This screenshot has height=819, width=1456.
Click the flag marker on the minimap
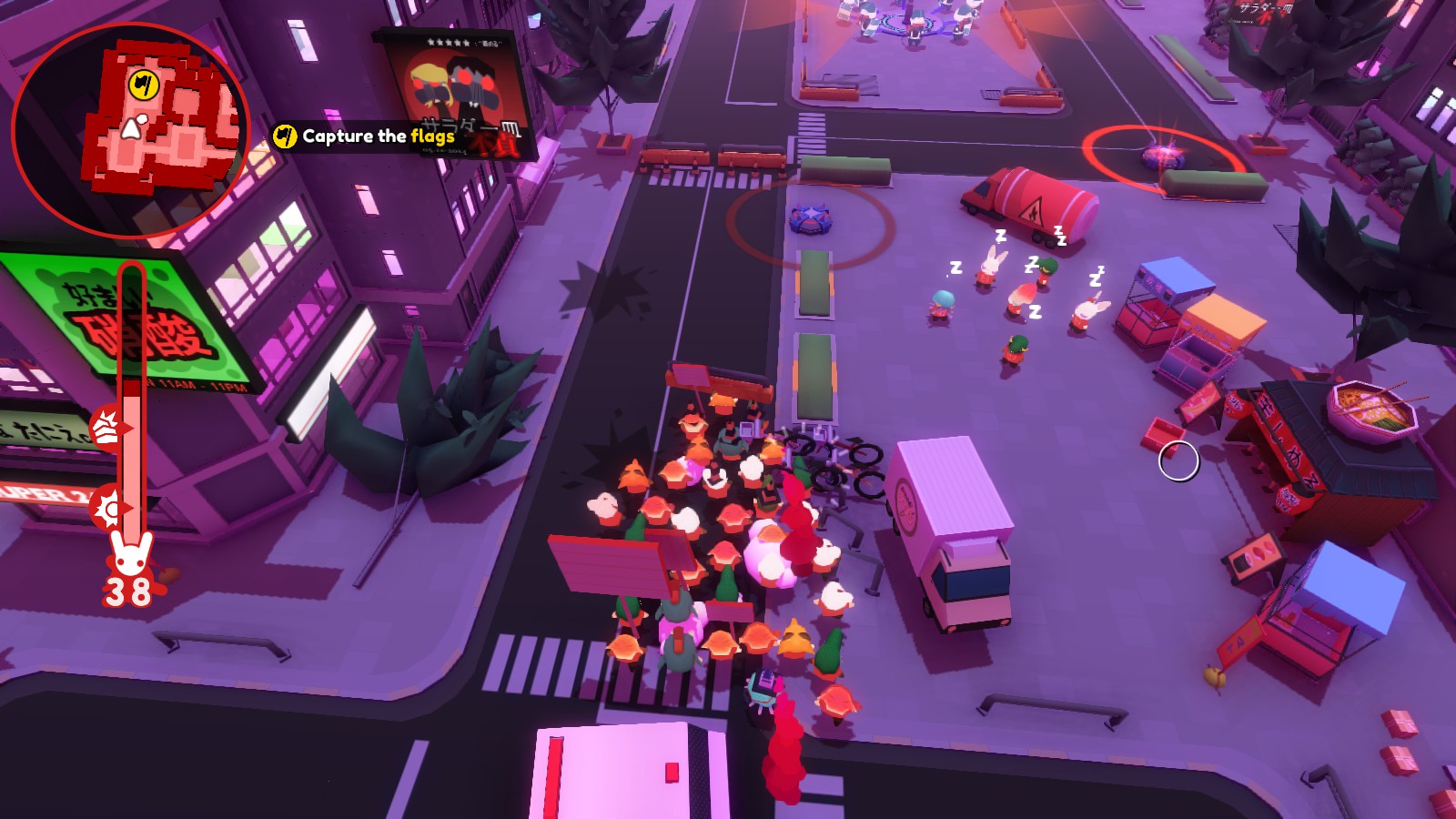pos(144,86)
